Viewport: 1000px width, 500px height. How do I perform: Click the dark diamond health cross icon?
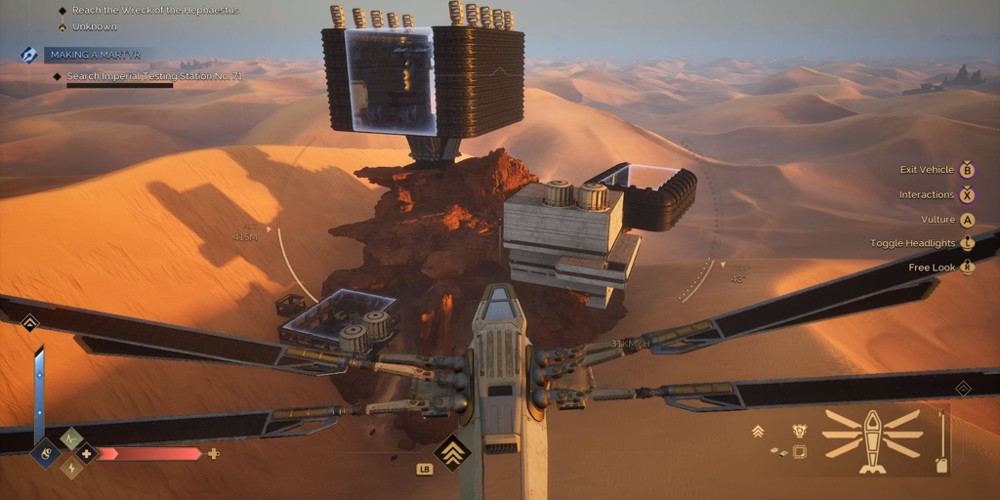86,453
